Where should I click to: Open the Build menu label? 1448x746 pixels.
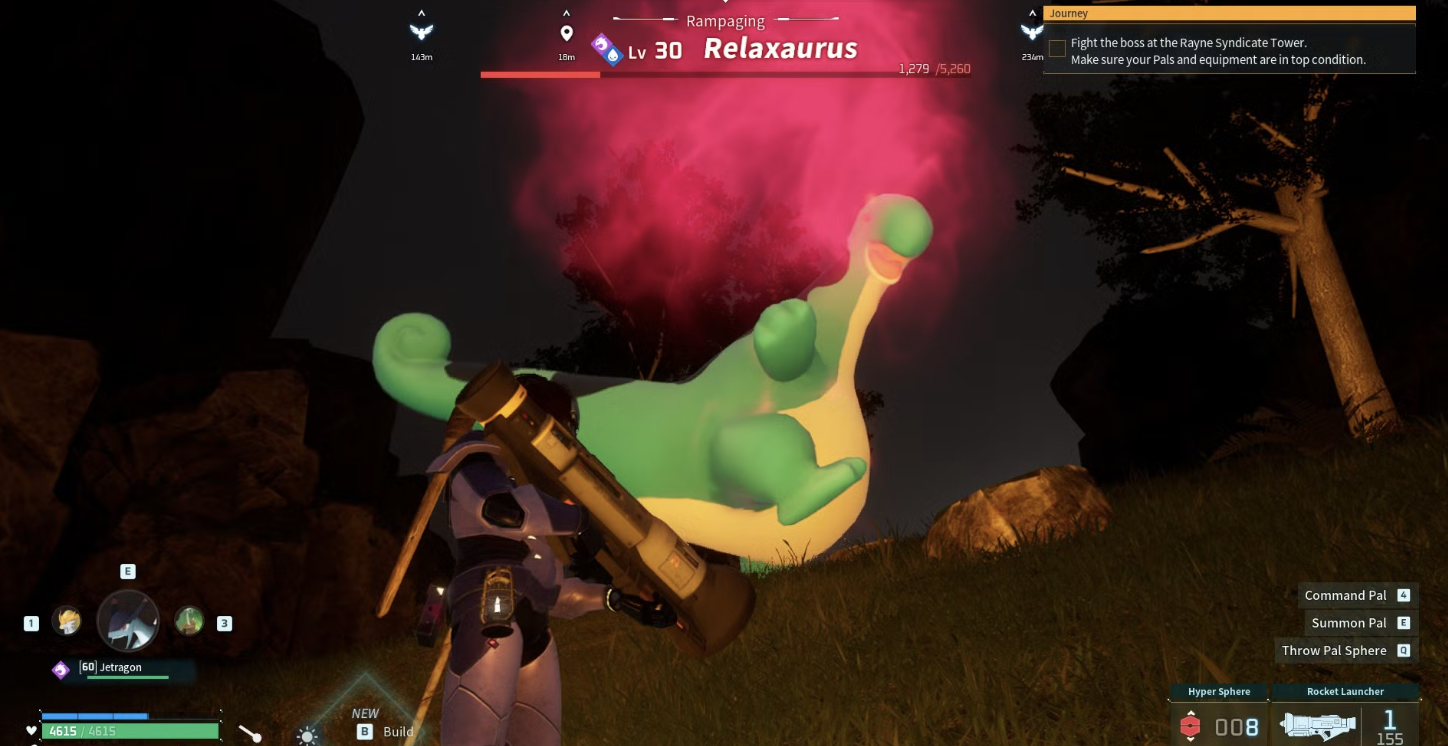pyautogui.click(x=397, y=731)
